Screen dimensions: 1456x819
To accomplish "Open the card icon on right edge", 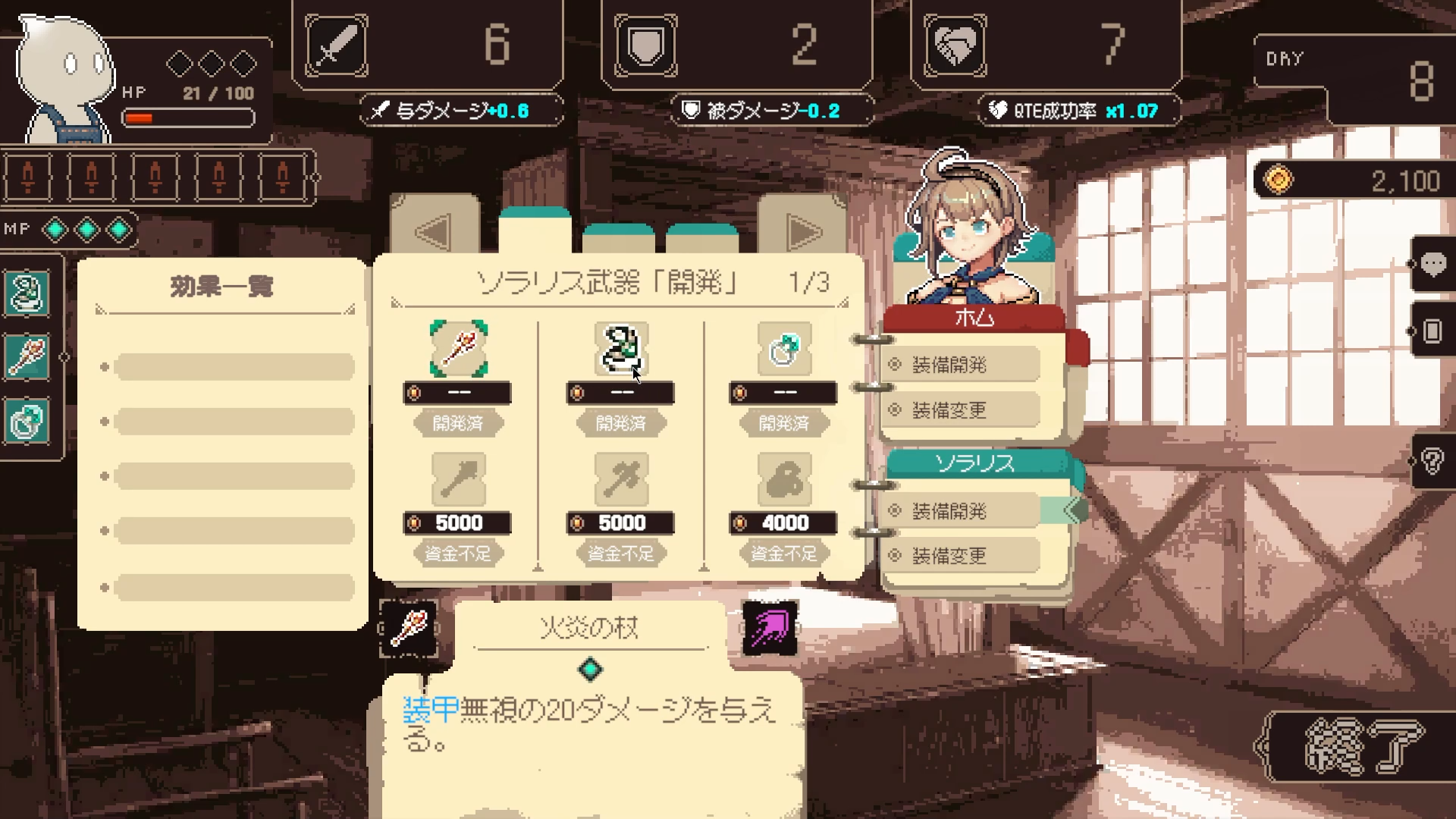I will pos(1432,331).
